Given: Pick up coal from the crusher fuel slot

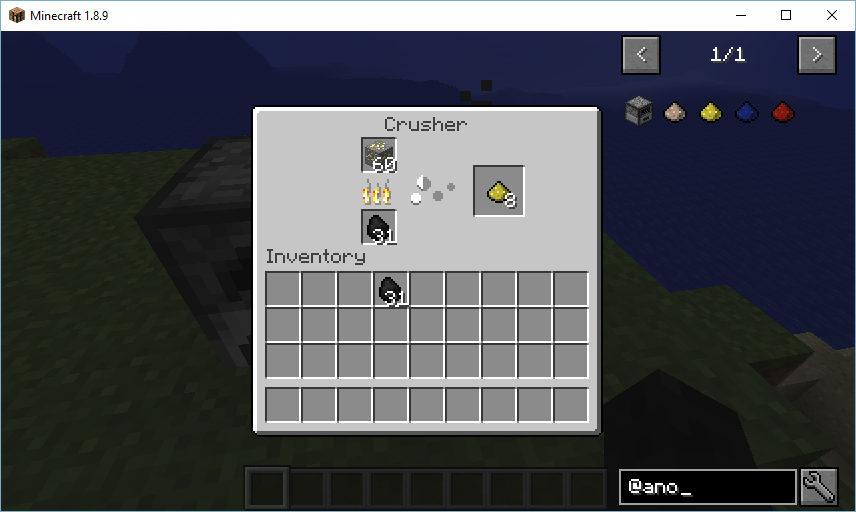Looking at the screenshot, I should point(379,227).
